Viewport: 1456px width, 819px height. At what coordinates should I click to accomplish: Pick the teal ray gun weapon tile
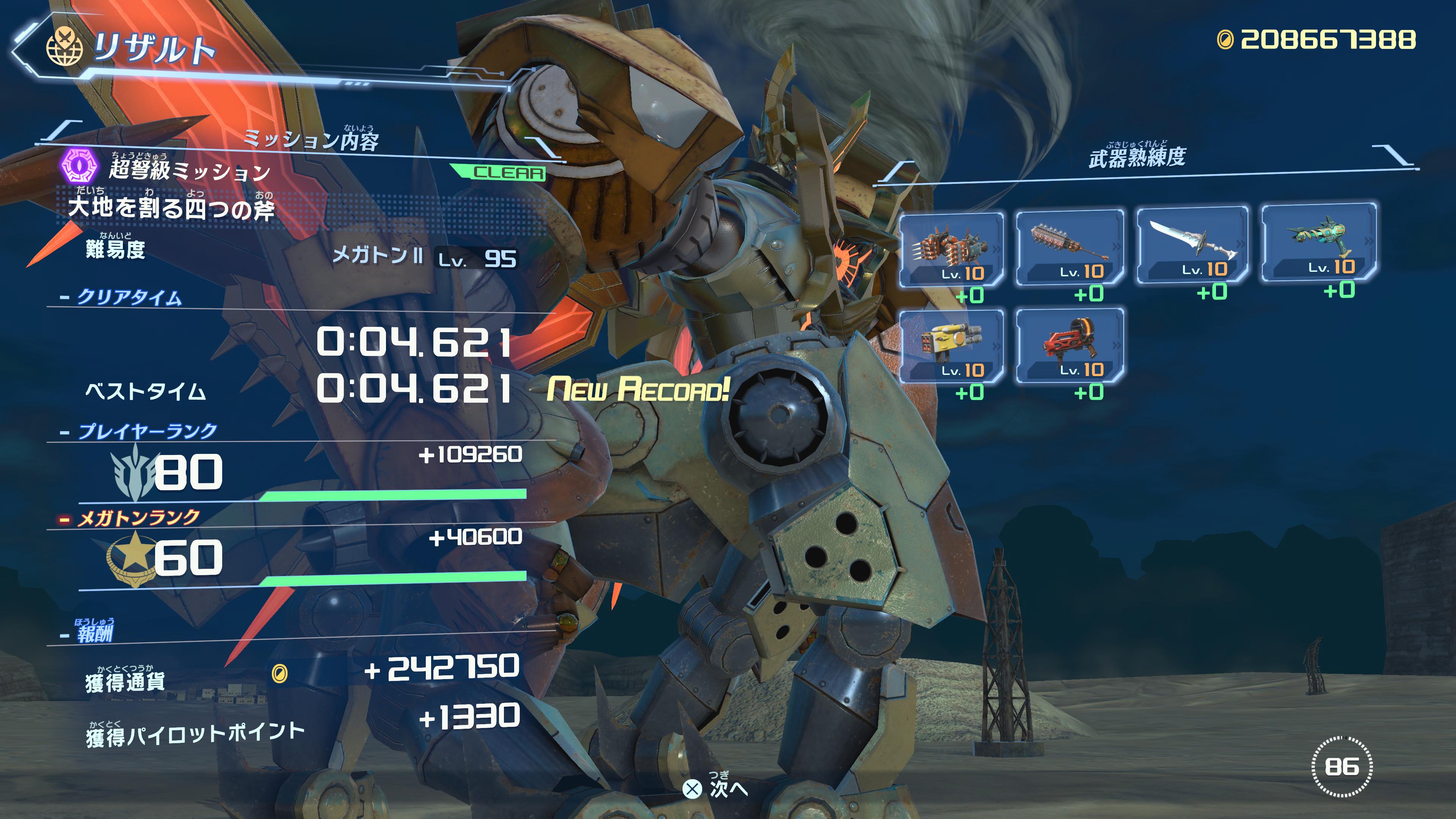tap(1319, 242)
